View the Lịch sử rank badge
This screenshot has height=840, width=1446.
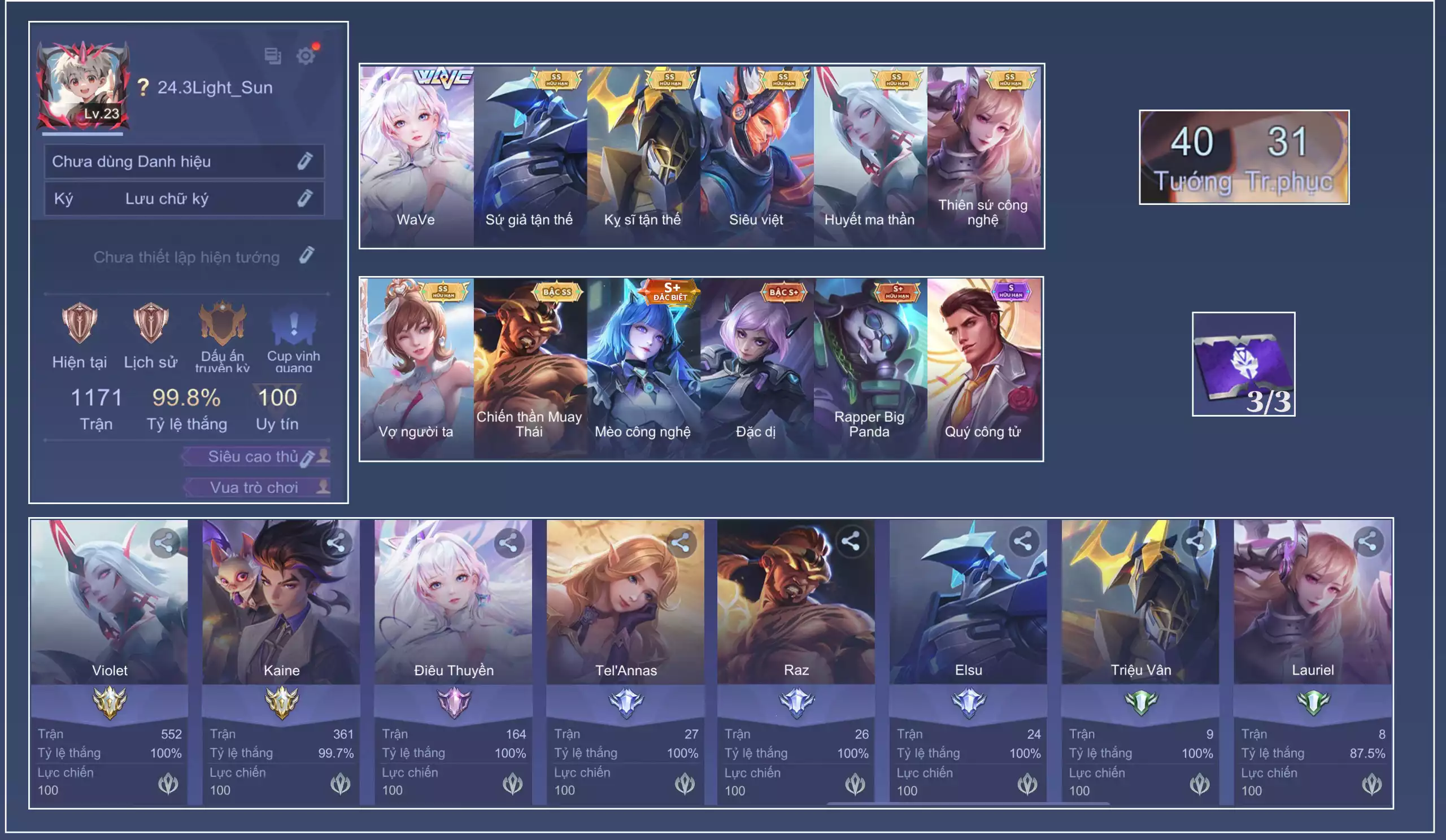pos(150,322)
